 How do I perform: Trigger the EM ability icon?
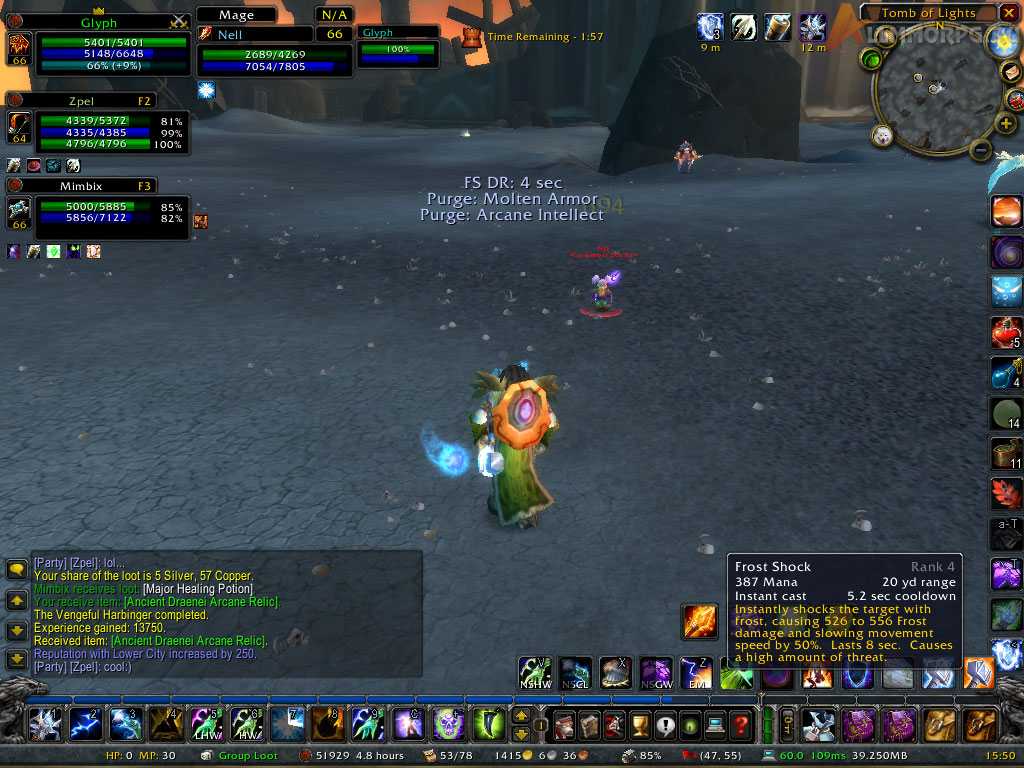[x=697, y=673]
